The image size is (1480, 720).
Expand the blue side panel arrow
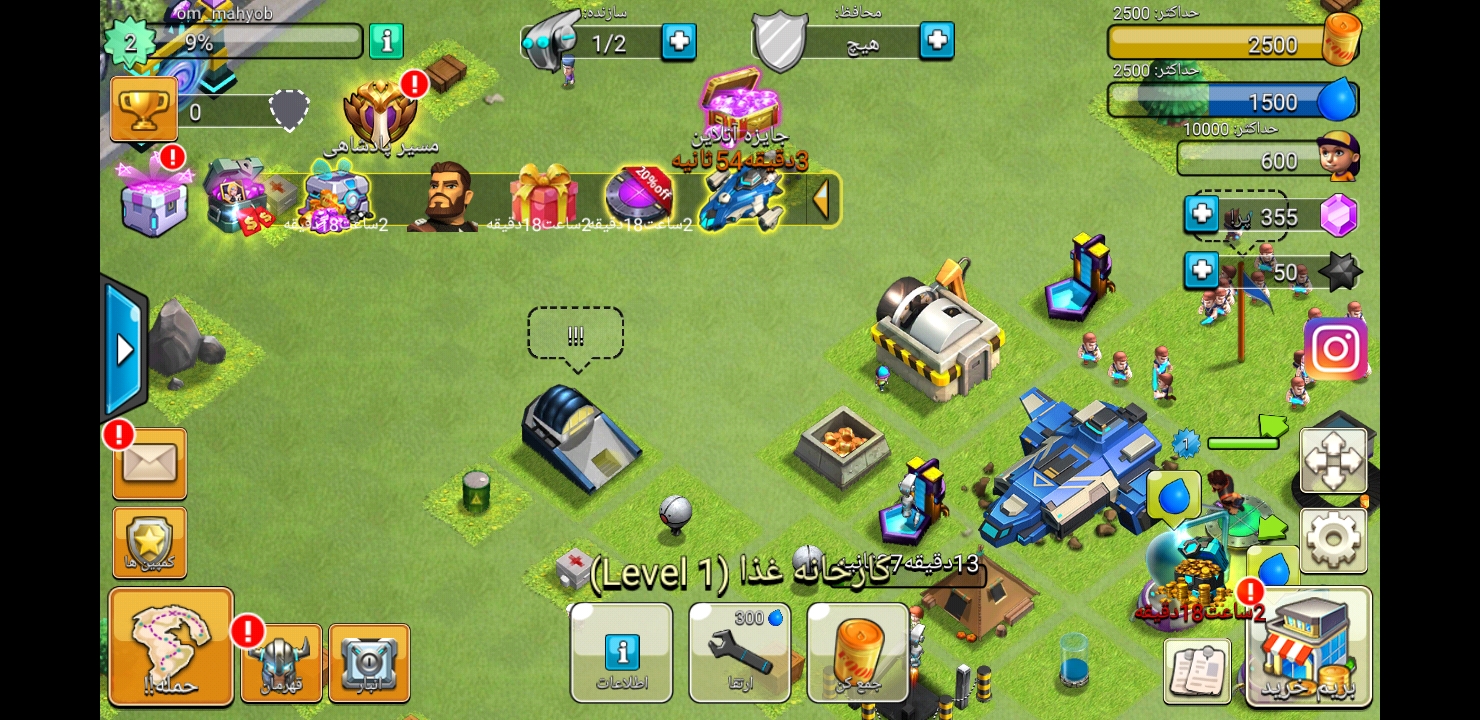tap(125, 349)
